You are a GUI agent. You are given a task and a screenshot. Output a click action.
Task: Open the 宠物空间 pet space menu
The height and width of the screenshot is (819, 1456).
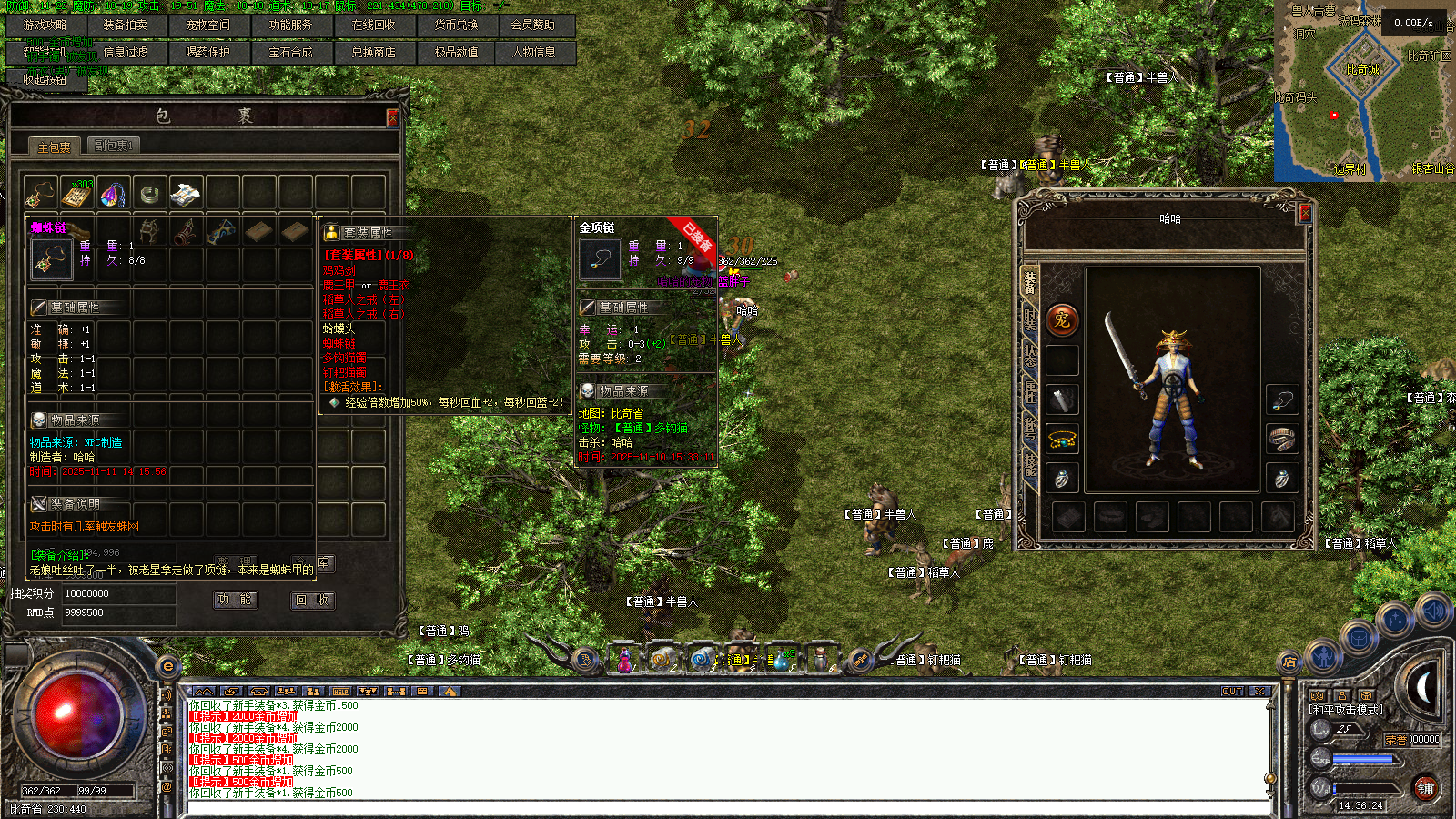[208, 25]
